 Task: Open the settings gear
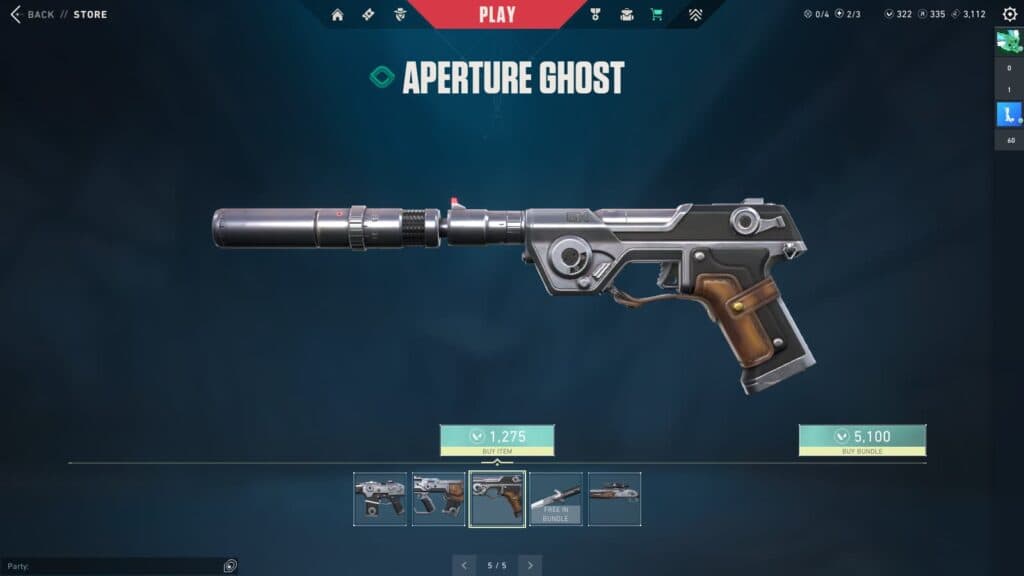1009,14
